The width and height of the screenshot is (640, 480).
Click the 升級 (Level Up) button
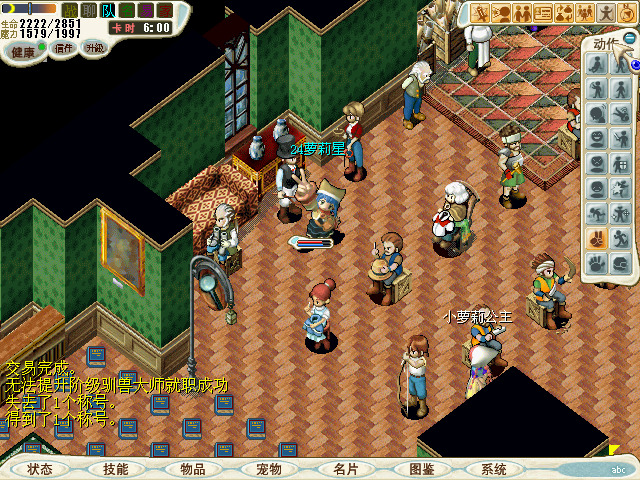pos(95,47)
